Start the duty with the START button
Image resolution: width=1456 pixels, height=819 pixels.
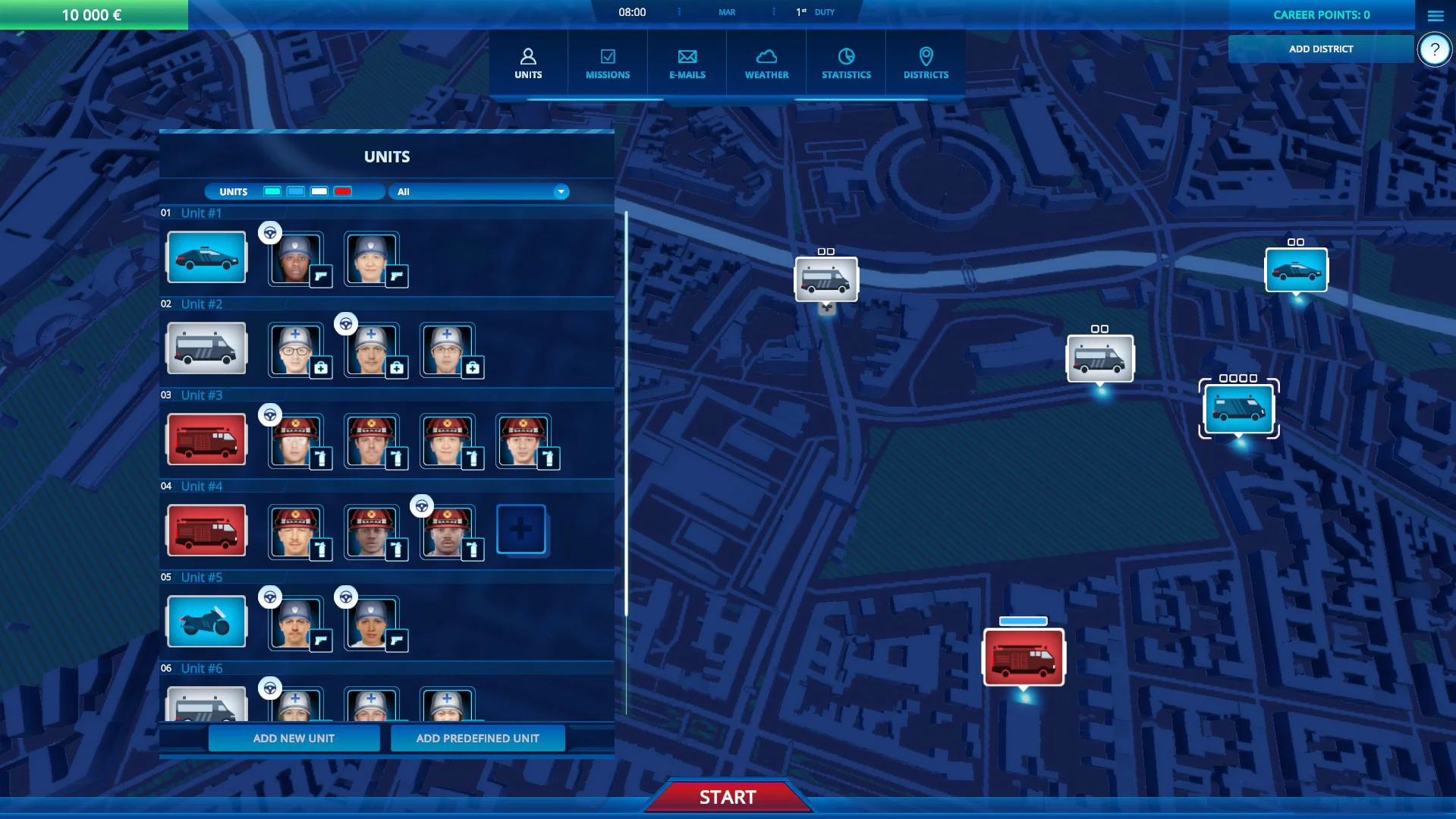(728, 797)
